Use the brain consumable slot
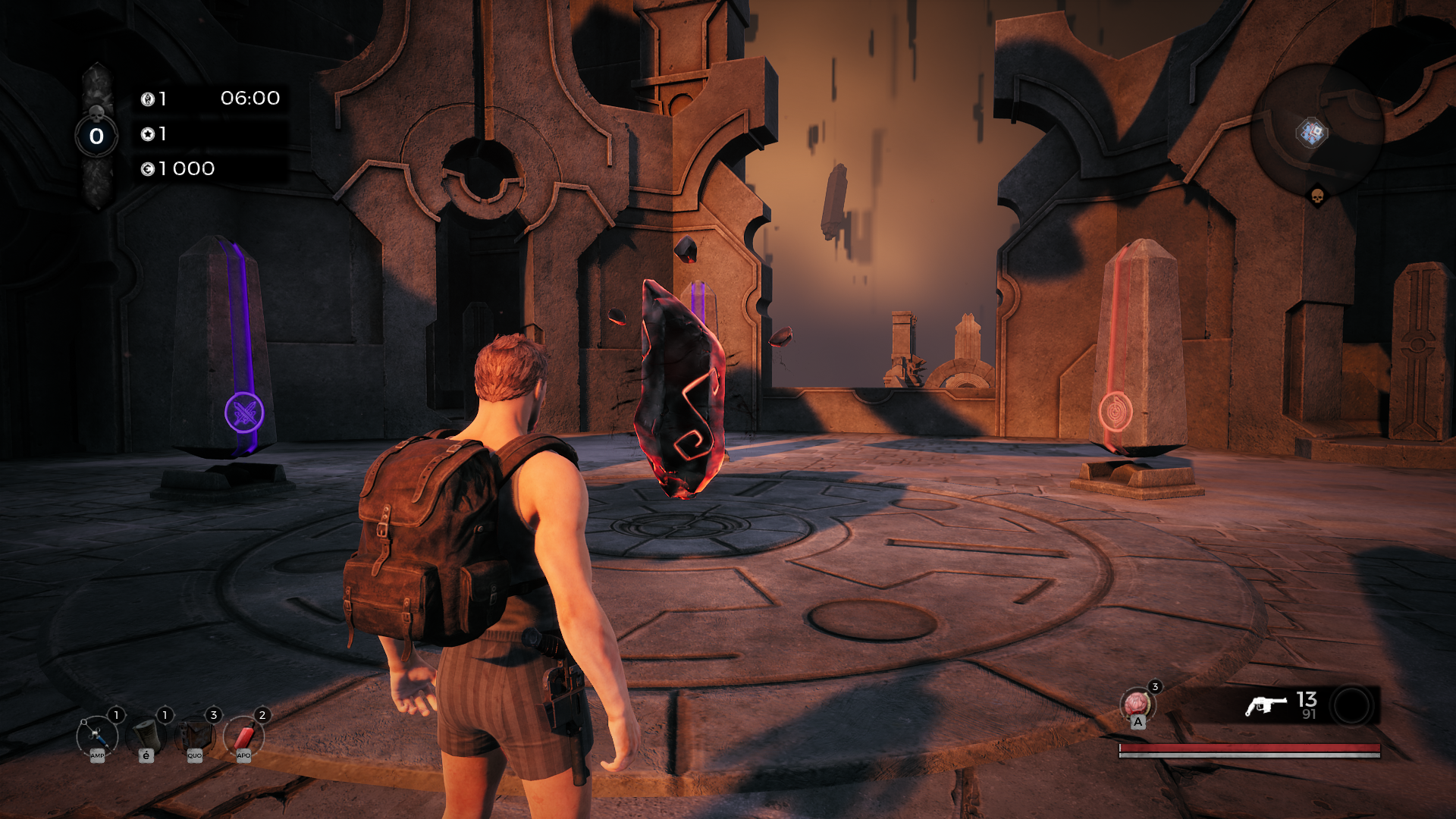1456x819 pixels. (x=1137, y=704)
